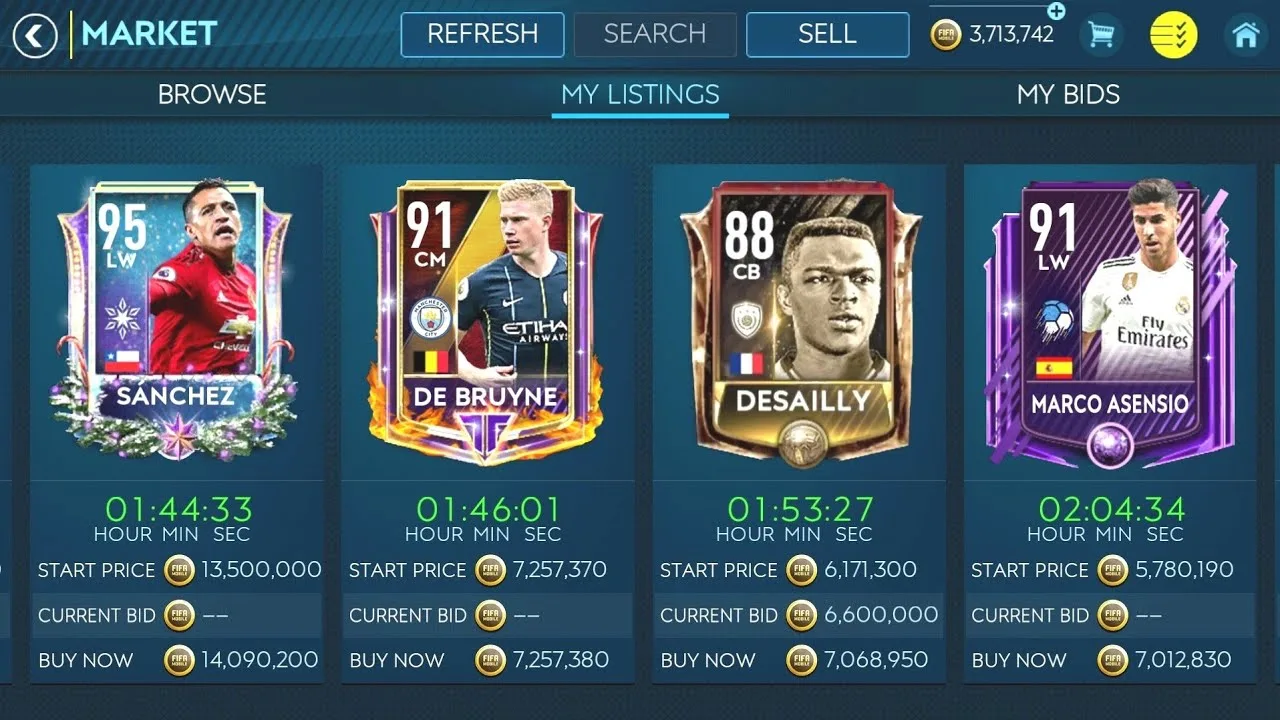Show the My Bids tab
This screenshot has width=1280, height=720.
pyautogui.click(x=1068, y=94)
